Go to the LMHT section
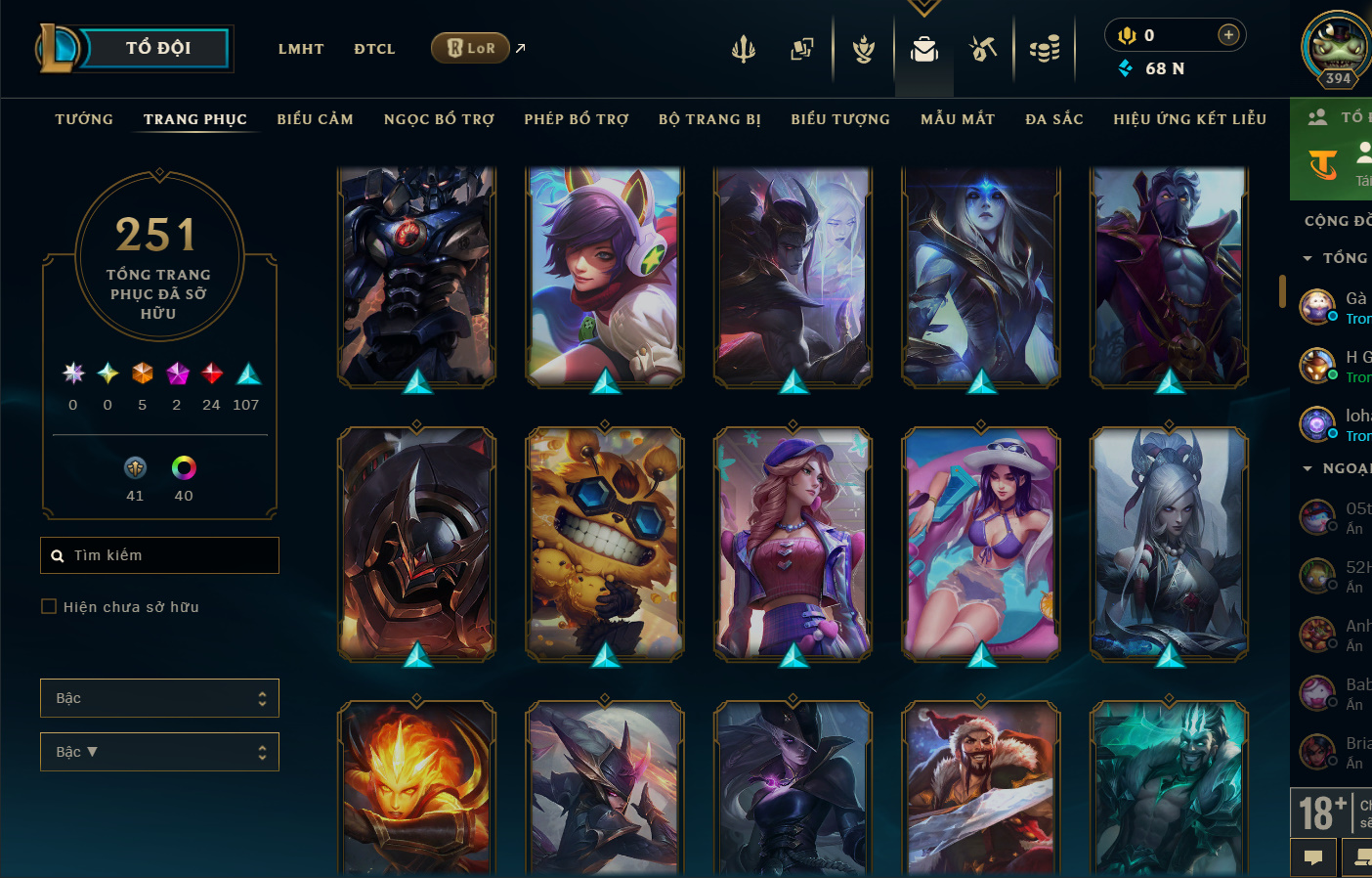 tap(301, 49)
